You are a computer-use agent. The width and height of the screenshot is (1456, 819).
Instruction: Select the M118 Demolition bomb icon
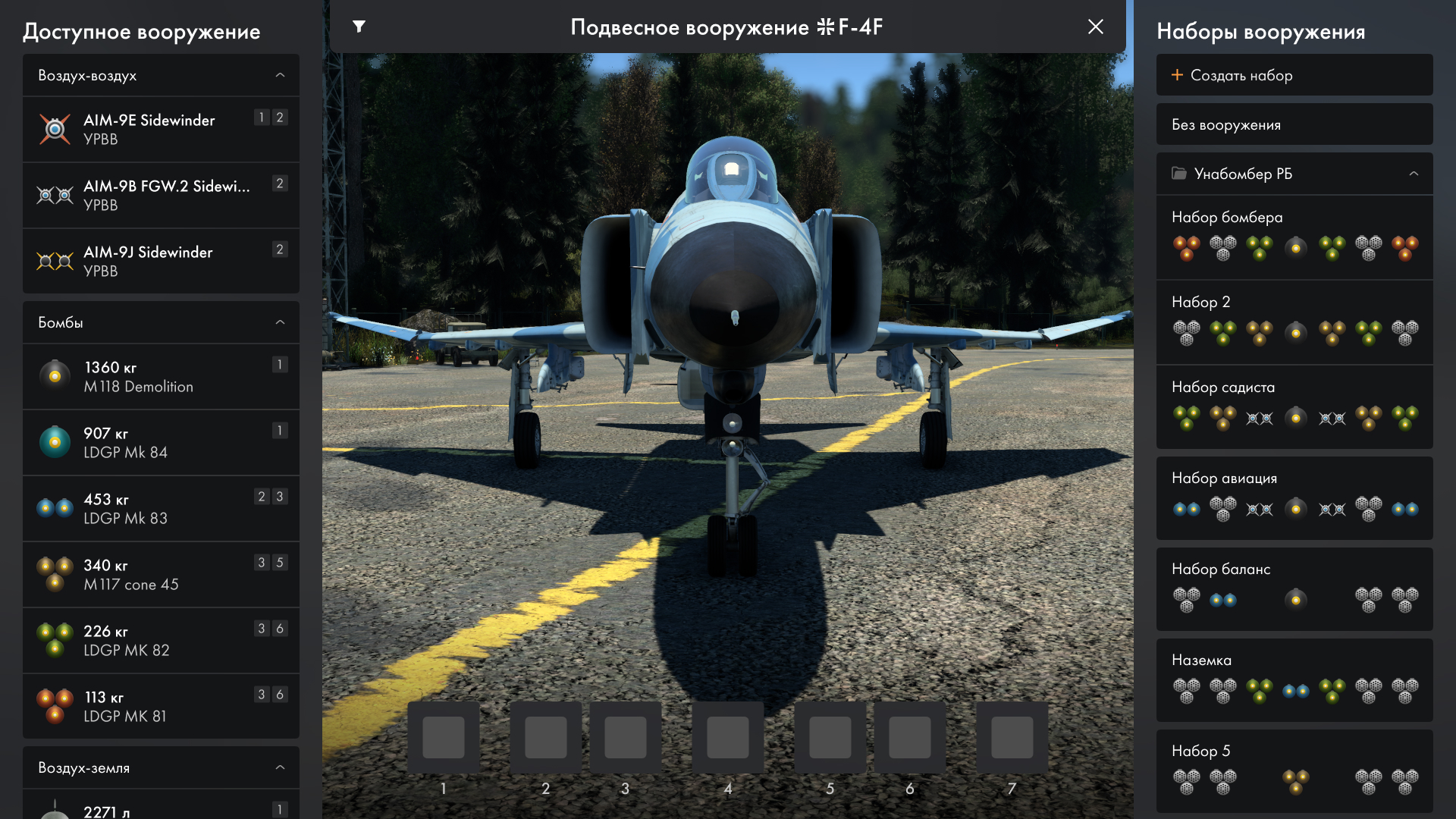tap(55, 376)
